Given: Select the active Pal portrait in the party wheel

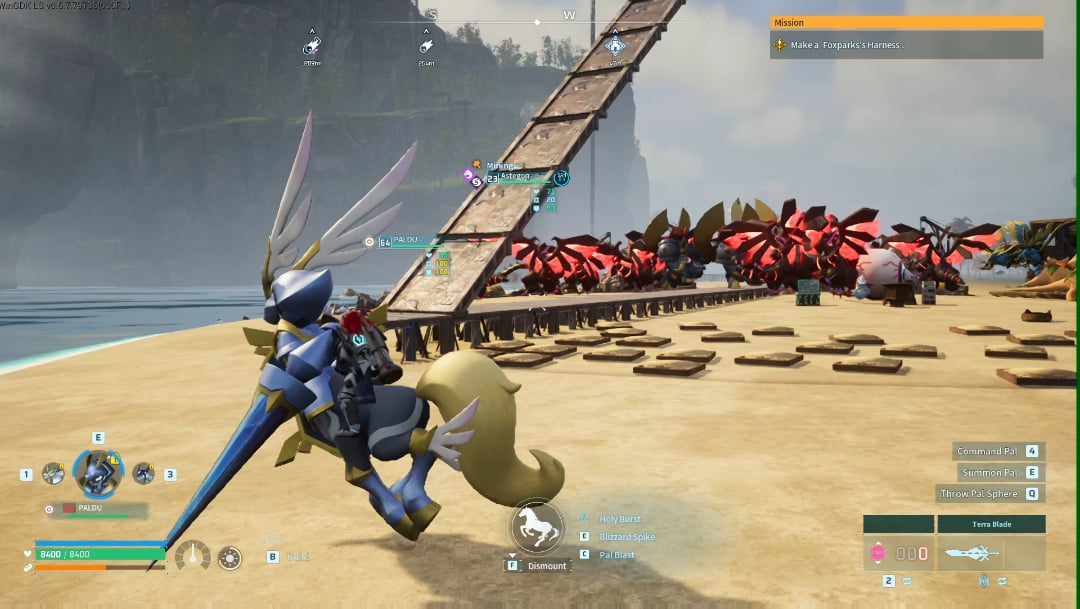Looking at the screenshot, I should point(99,473).
